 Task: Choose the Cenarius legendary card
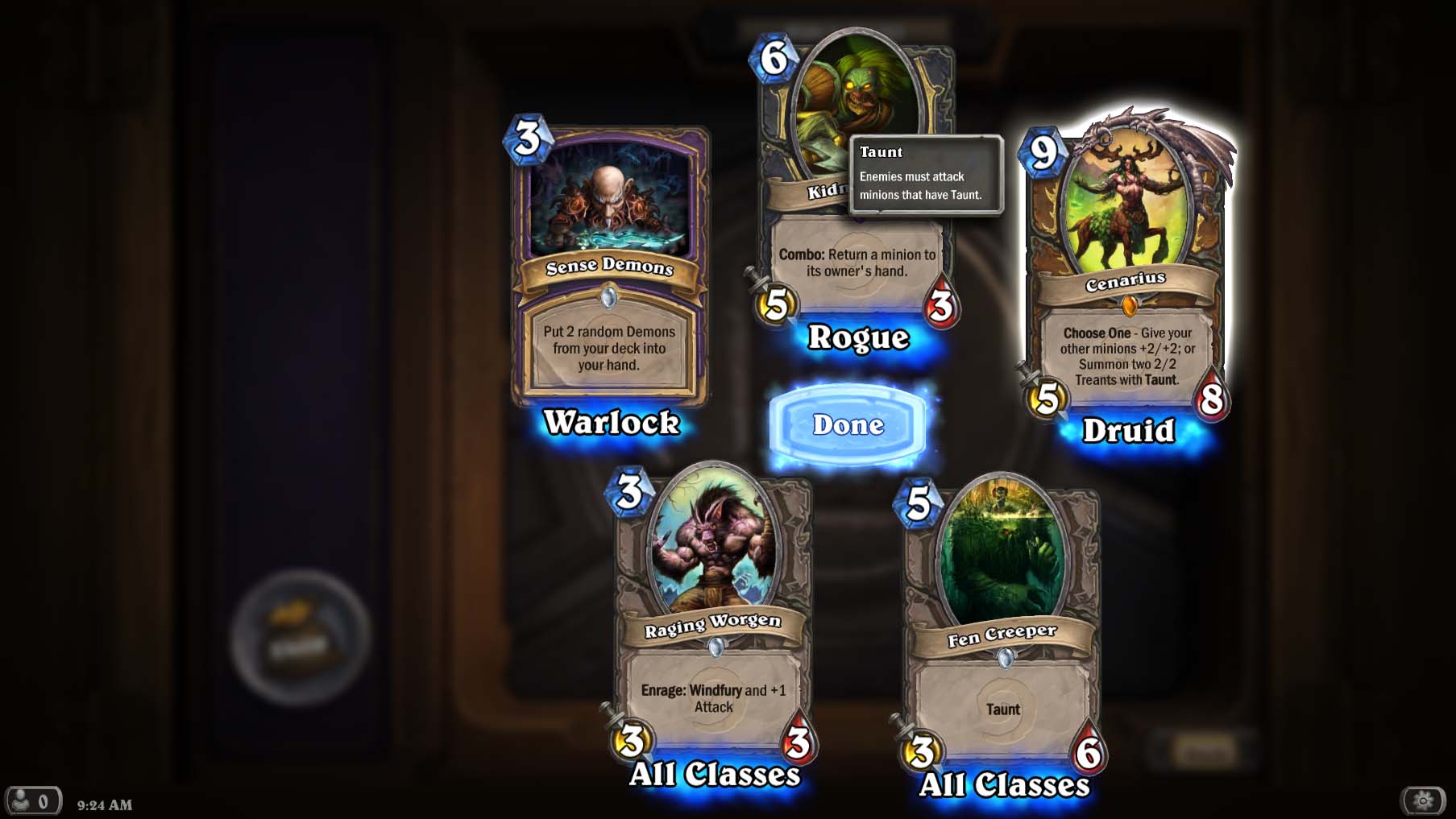tap(1126, 266)
